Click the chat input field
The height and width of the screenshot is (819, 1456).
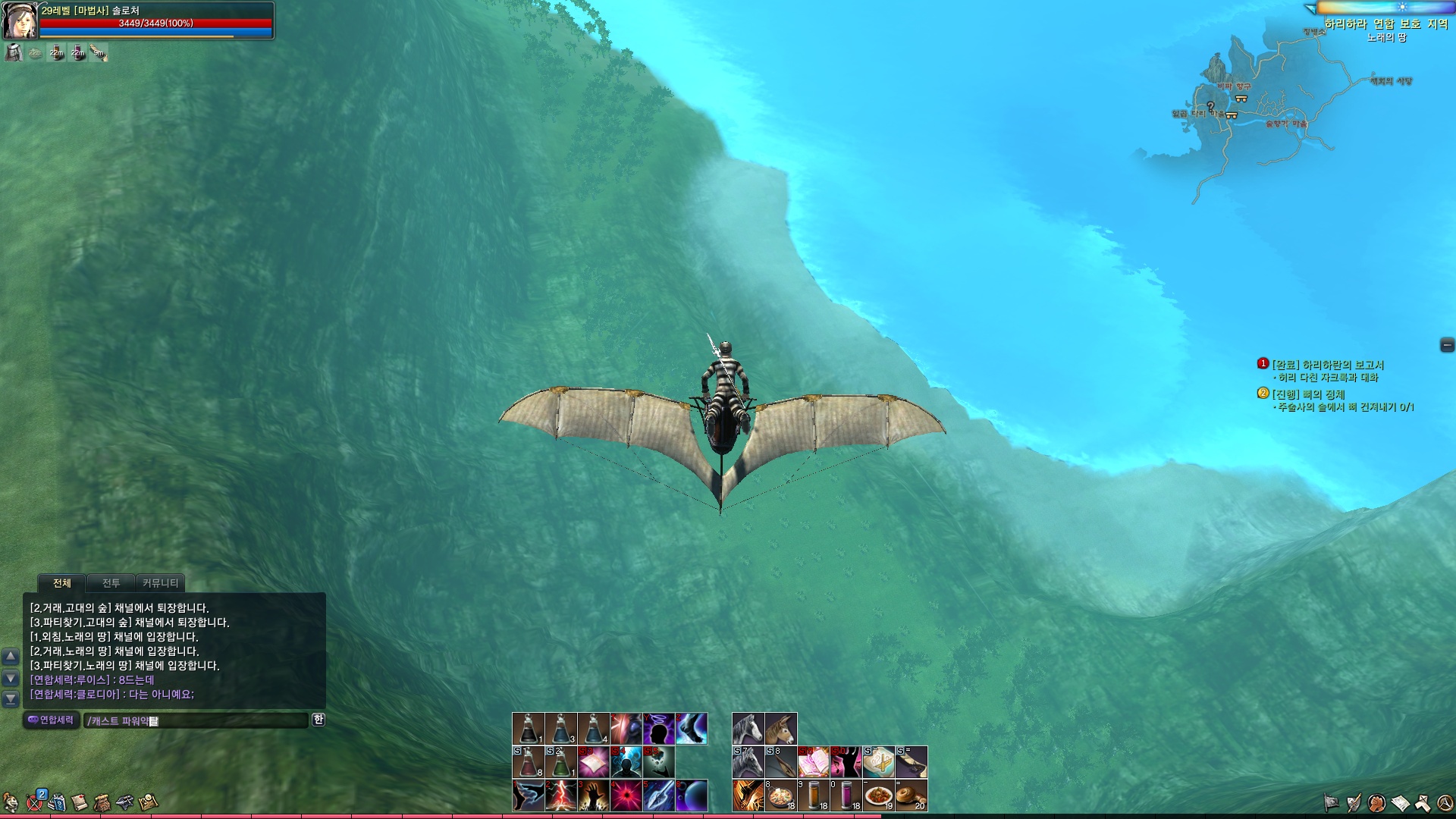196,720
